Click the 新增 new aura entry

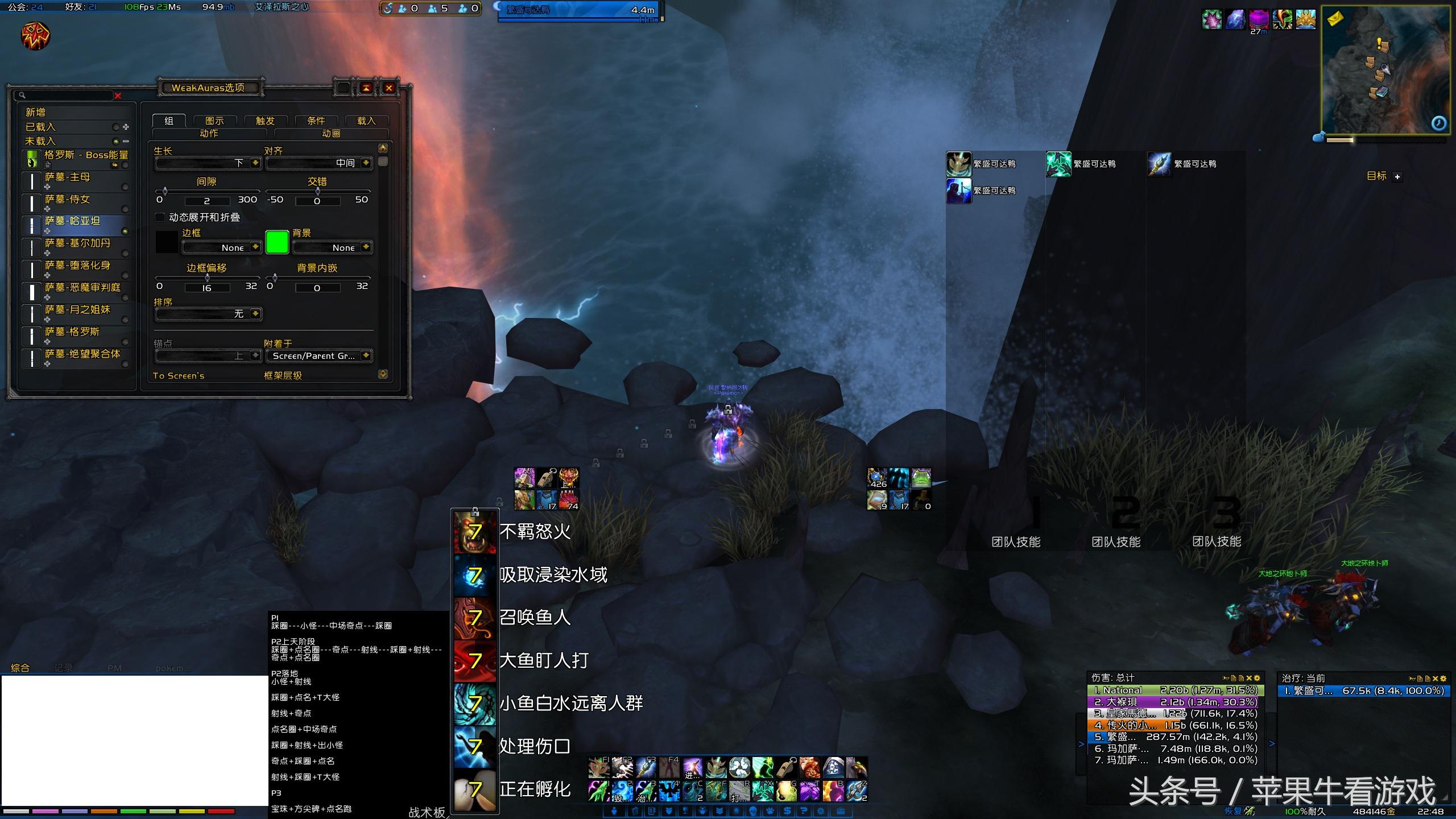pyautogui.click(x=36, y=113)
